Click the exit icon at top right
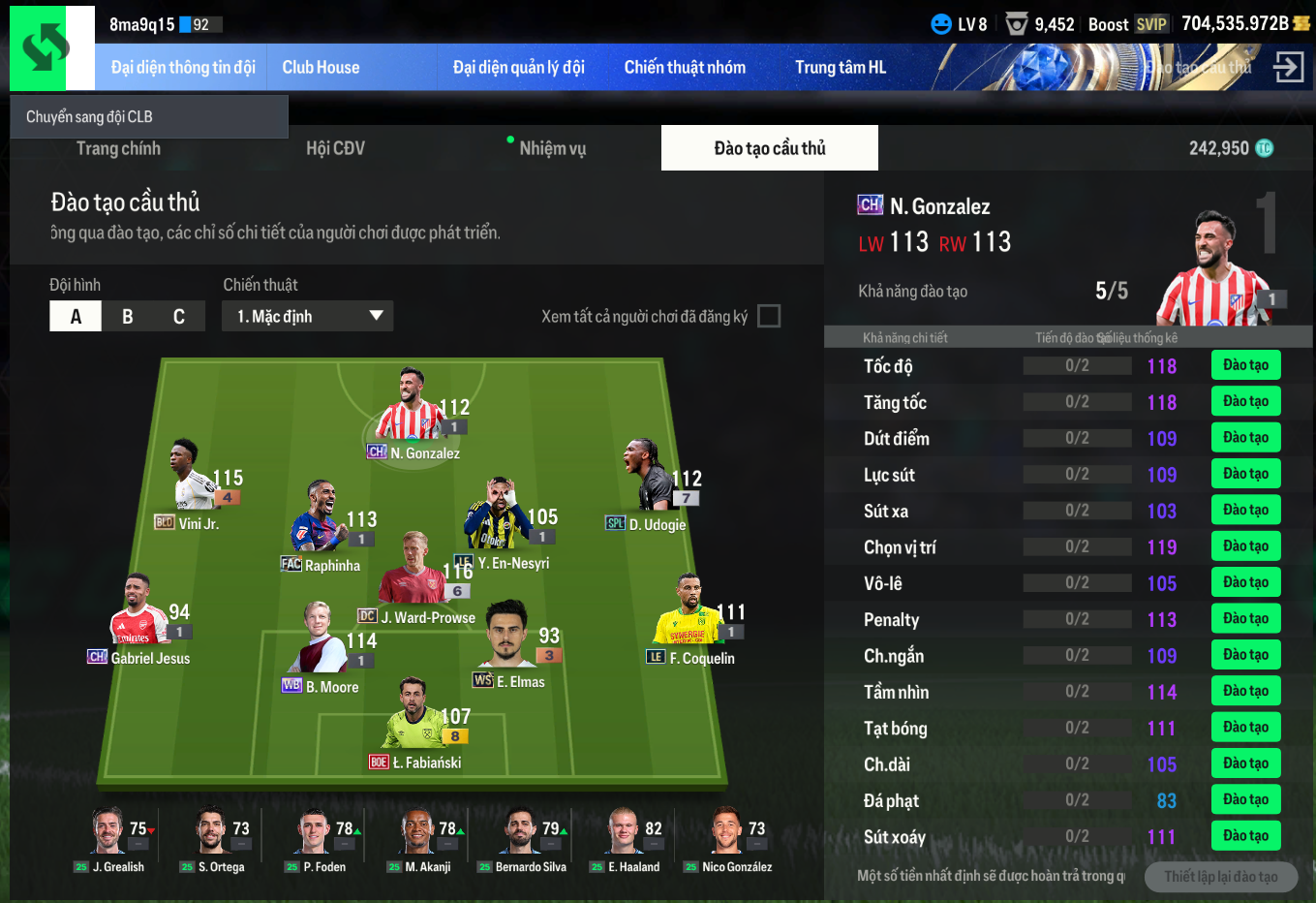Screen dimensions: 1316x903 pos(1288,67)
